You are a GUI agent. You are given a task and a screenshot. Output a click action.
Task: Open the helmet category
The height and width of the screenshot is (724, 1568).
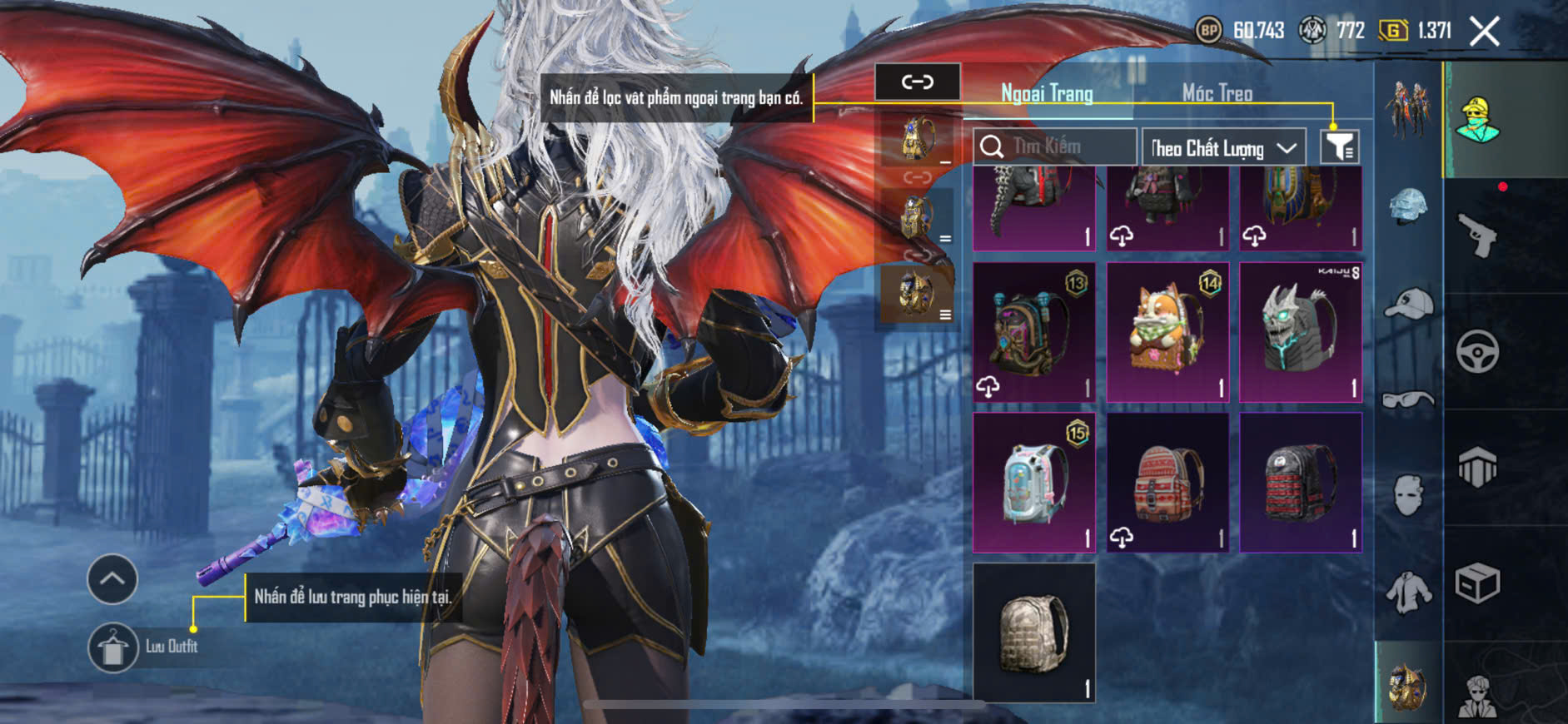pos(1408,206)
